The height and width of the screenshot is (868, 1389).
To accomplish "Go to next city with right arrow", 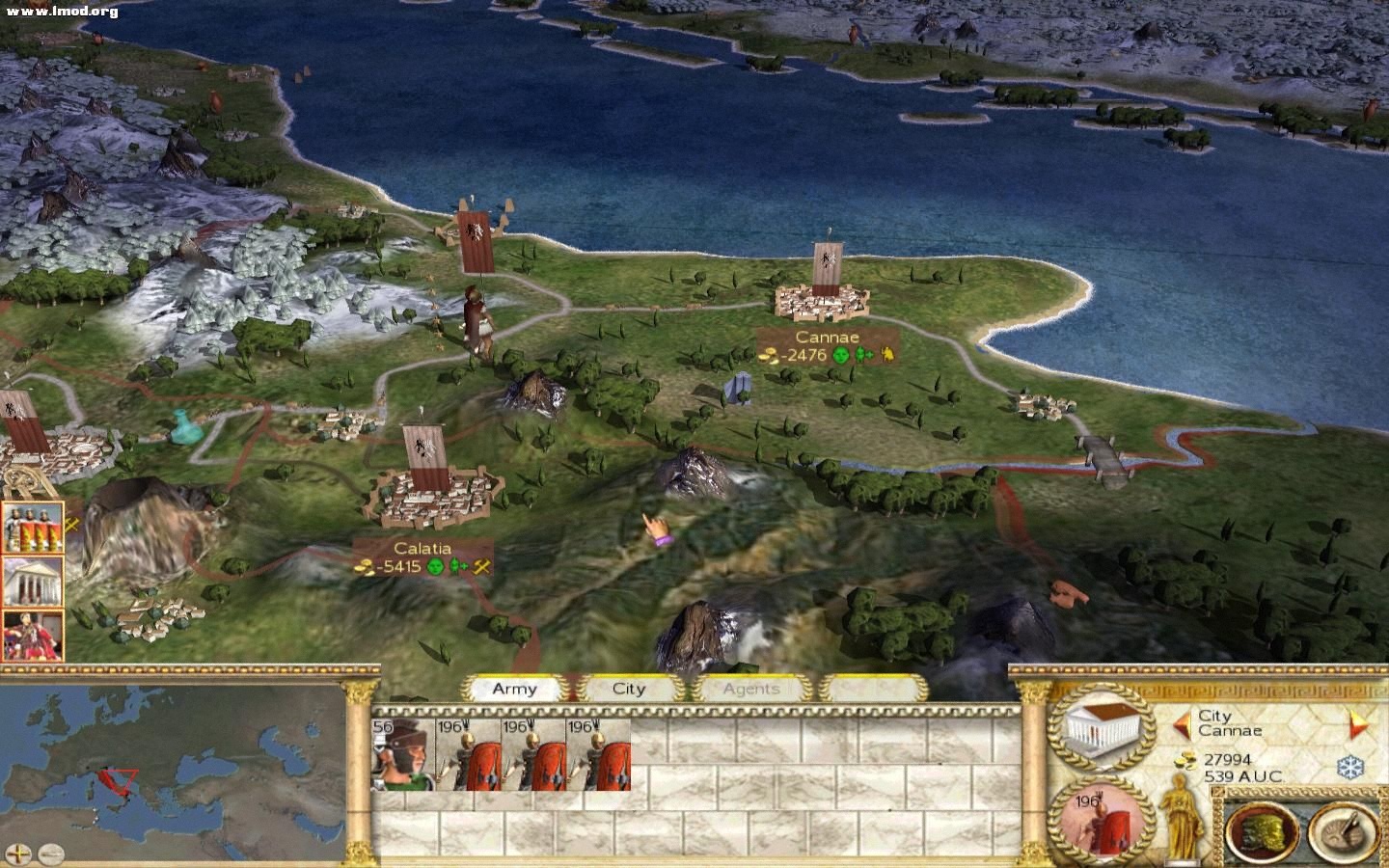I will point(1357,723).
